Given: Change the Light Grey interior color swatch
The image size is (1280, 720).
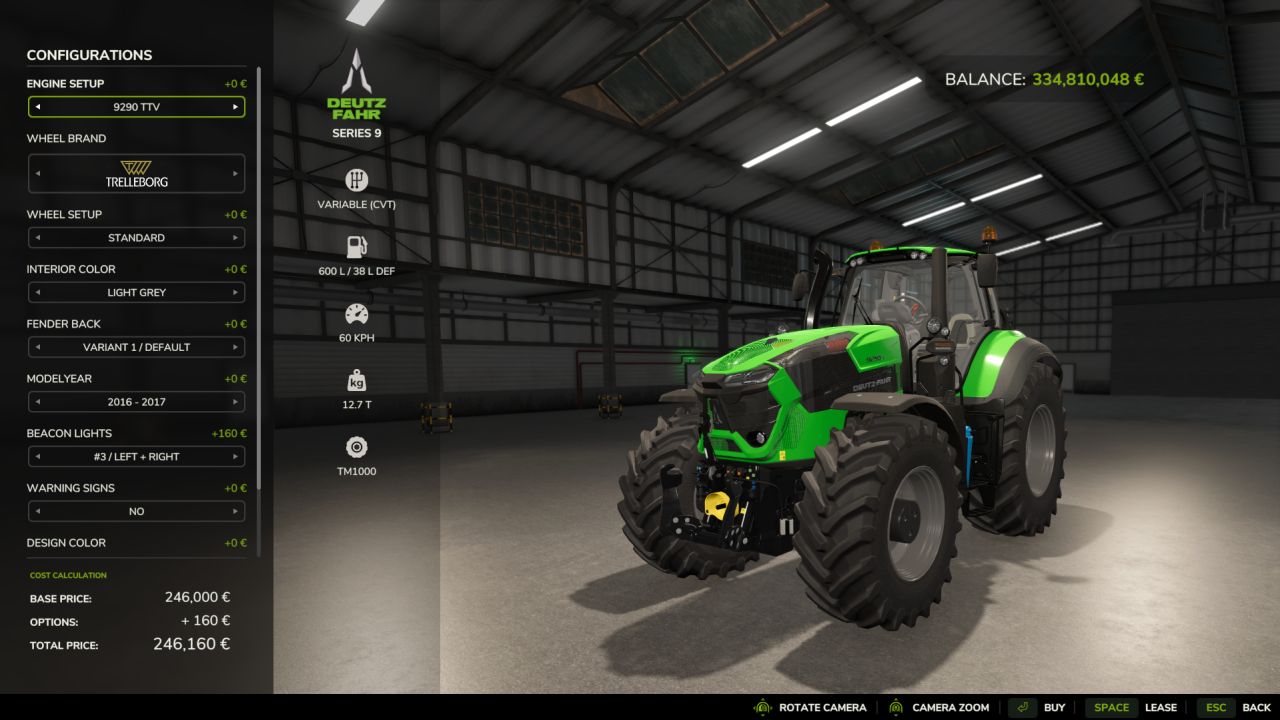Looking at the screenshot, I should tap(136, 291).
